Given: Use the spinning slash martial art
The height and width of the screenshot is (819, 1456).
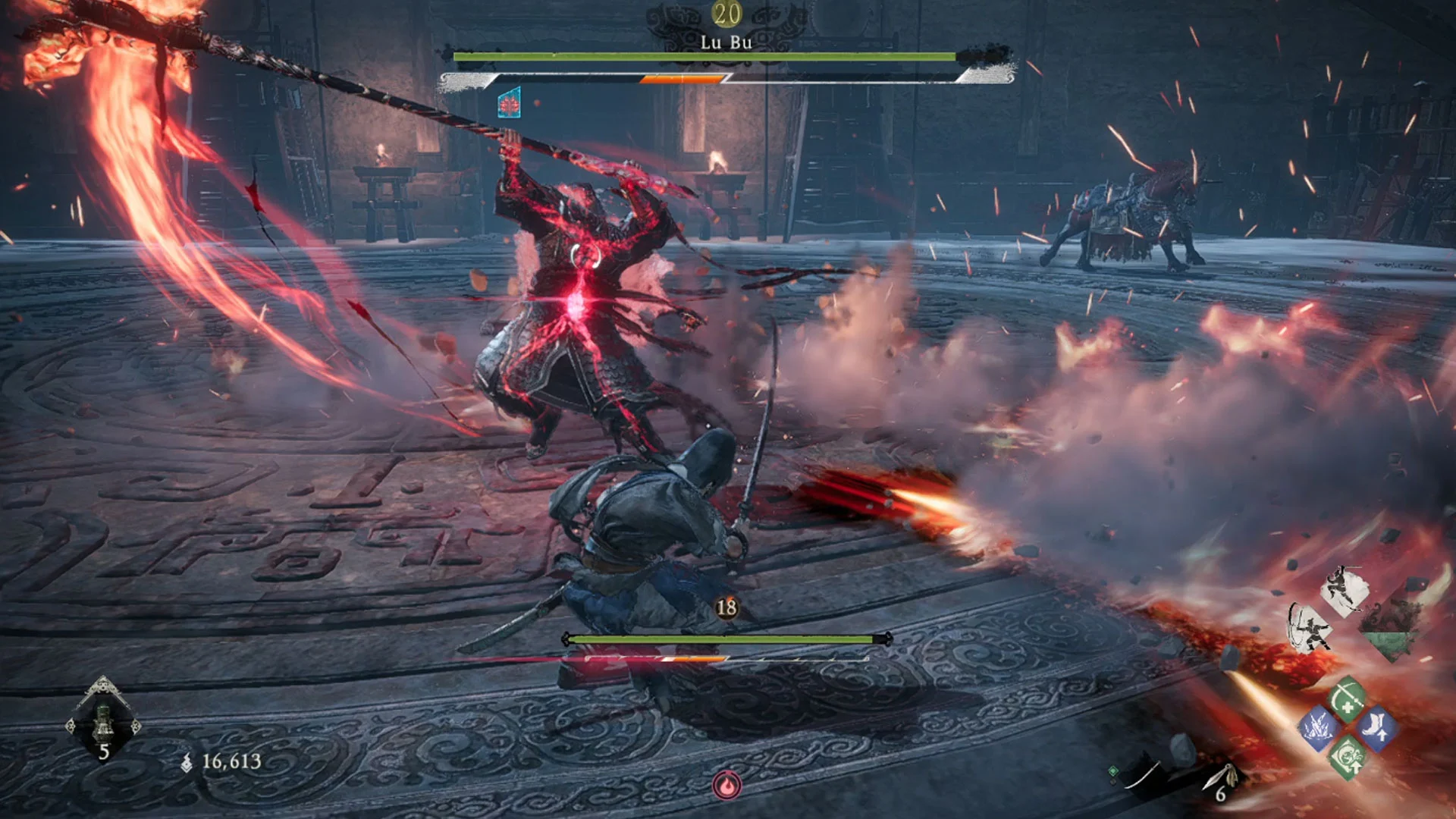Looking at the screenshot, I should (1310, 629).
